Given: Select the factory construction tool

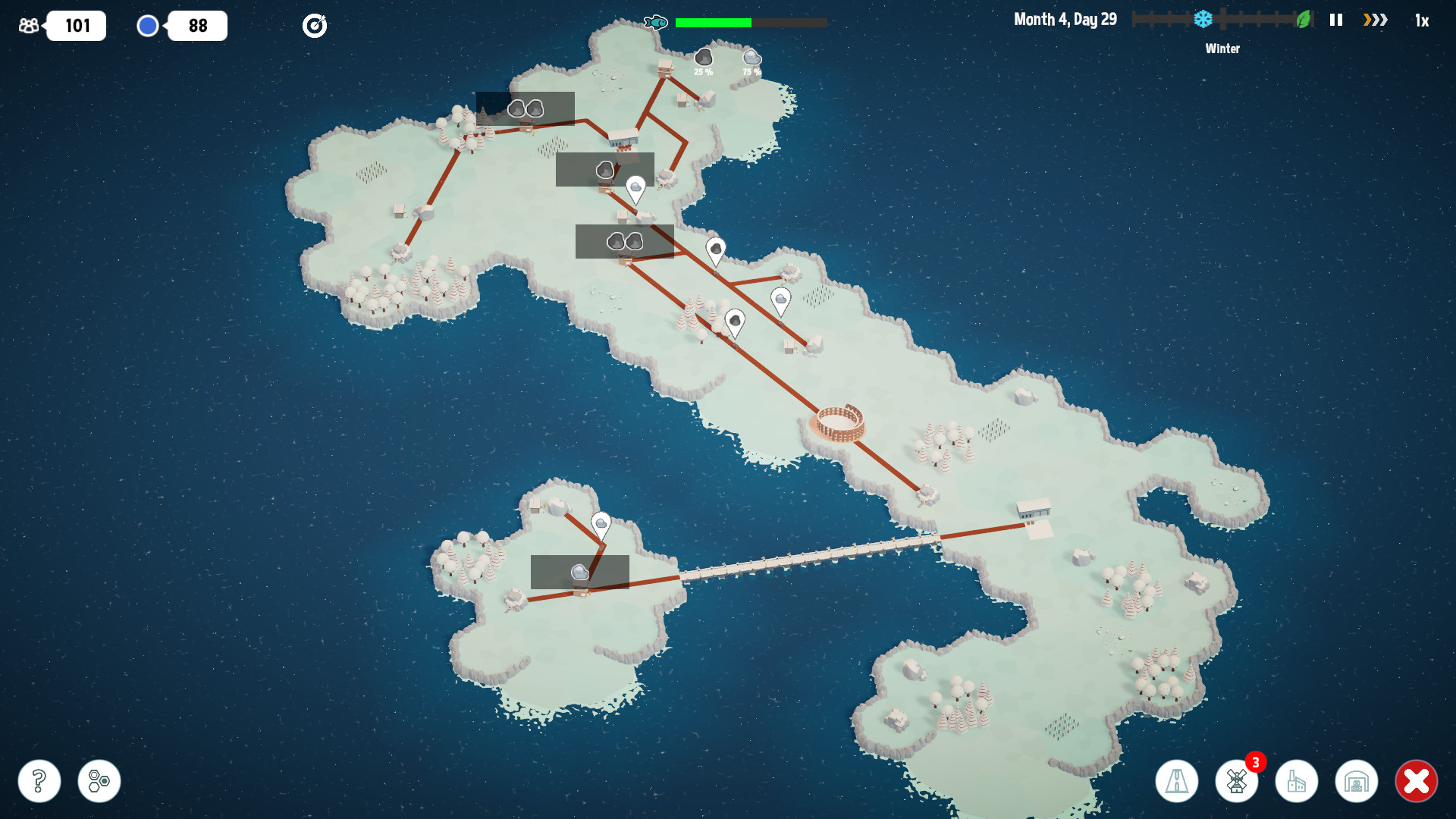Looking at the screenshot, I should click(1298, 780).
